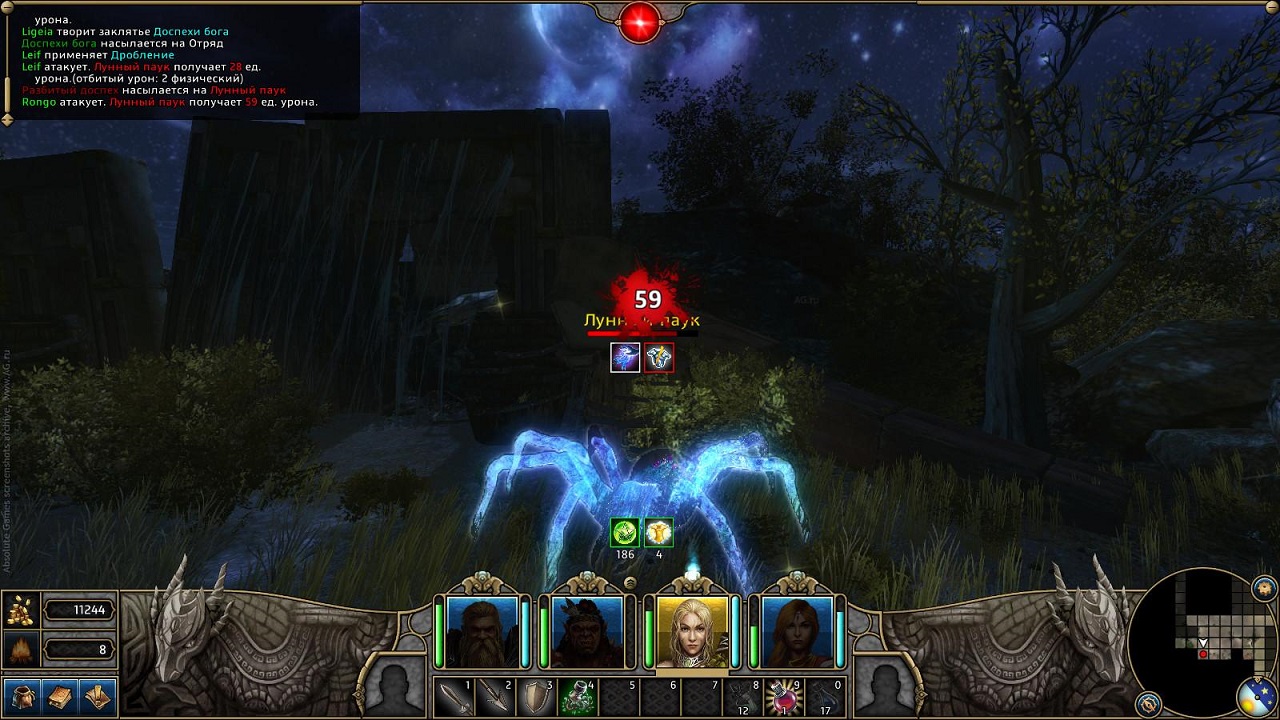
Task: Click the campfire rest icon
Action: 20,651
